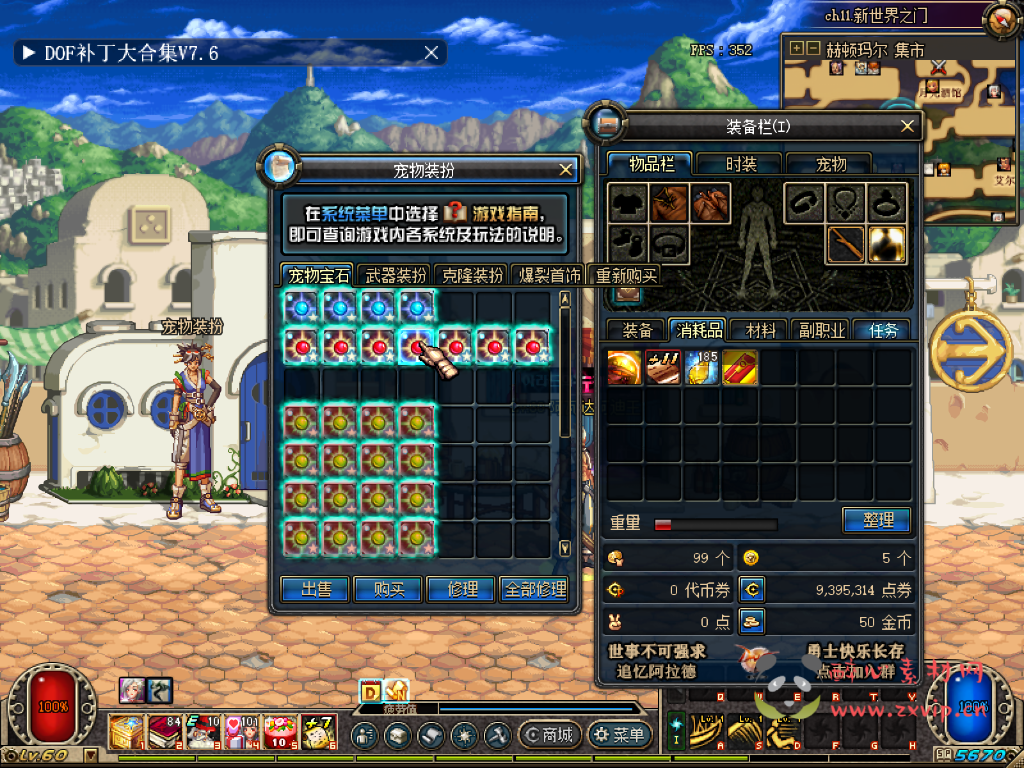Close the 宠物装扮 shop window
1024x768 pixels.
(x=566, y=170)
